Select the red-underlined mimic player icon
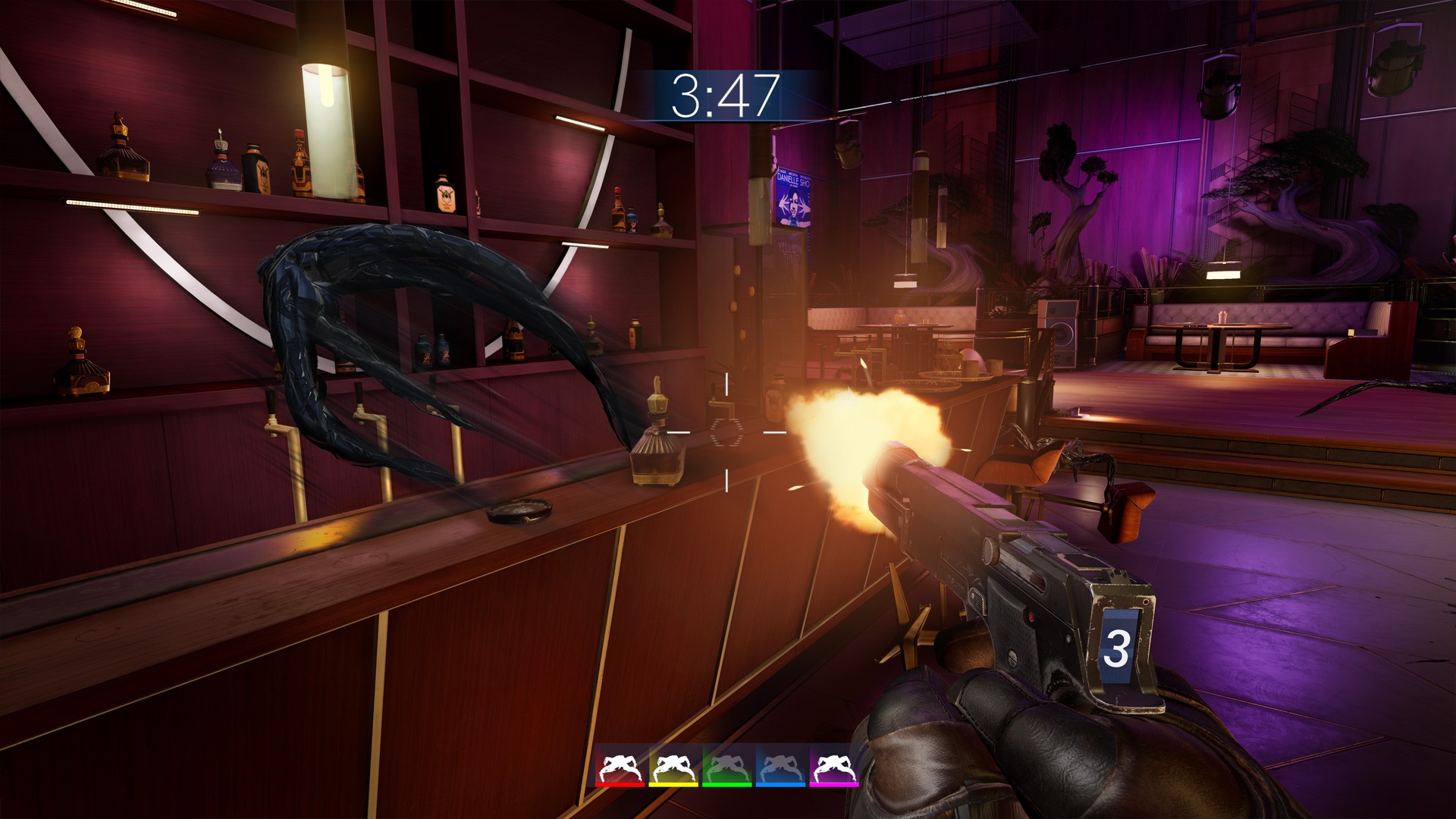This screenshot has width=1456, height=819. tap(620, 767)
